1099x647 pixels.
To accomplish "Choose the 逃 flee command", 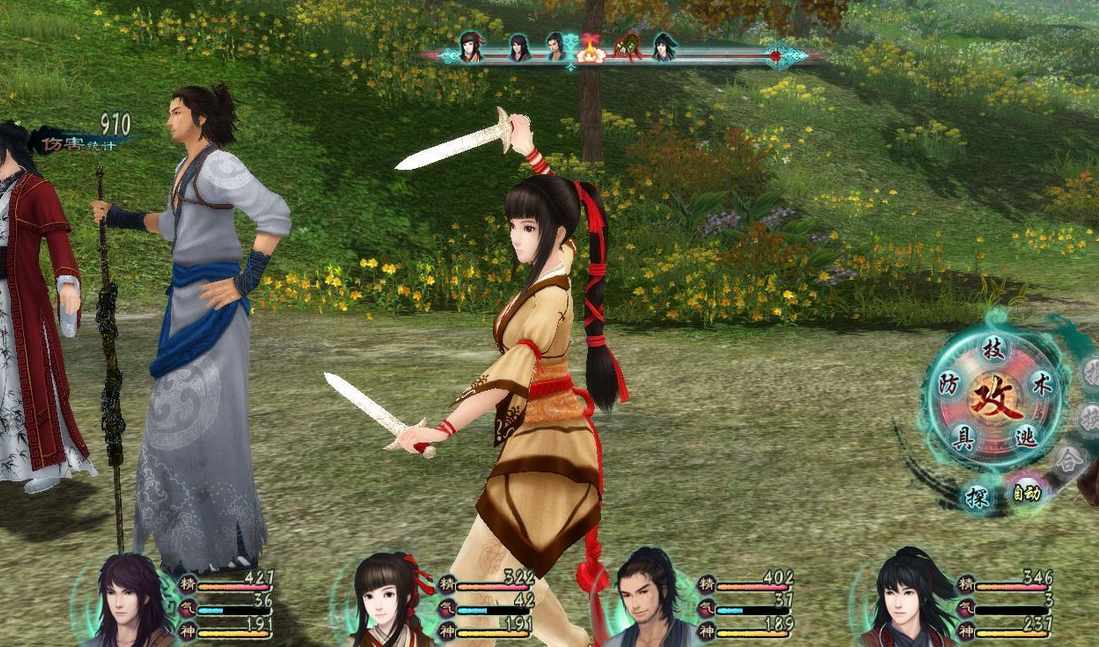I will coord(1026,437).
